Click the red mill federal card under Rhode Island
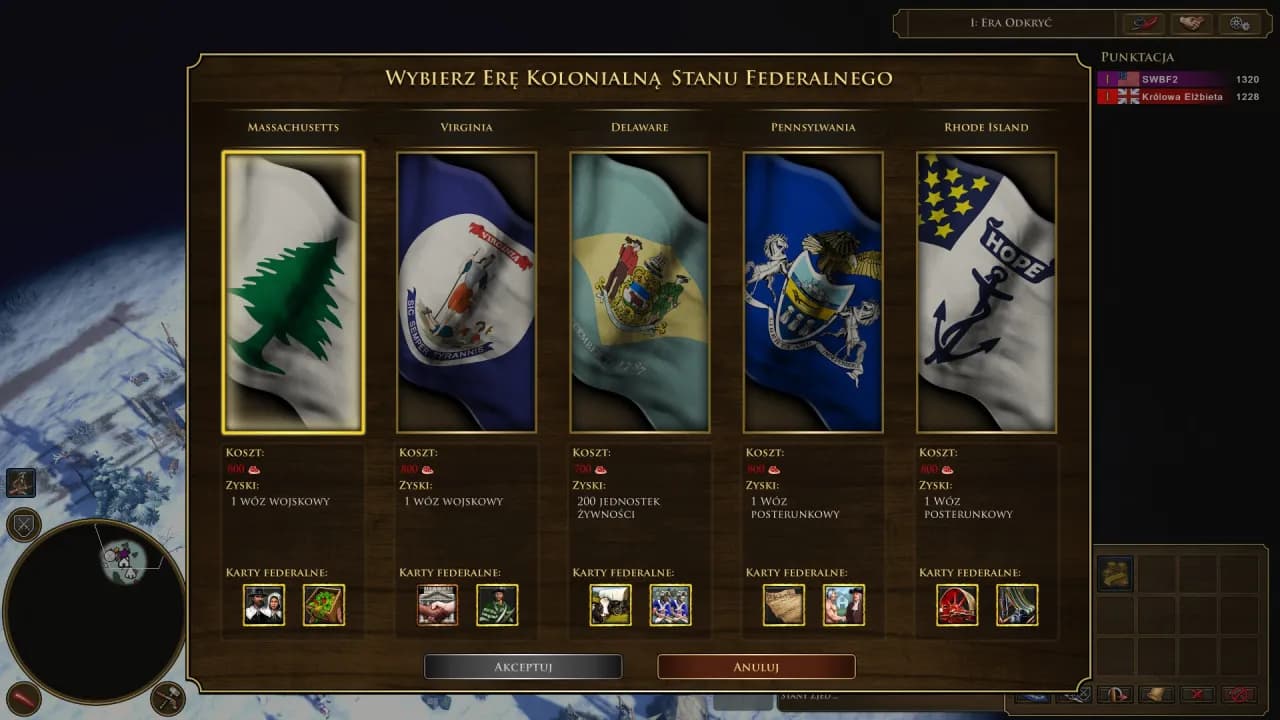This screenshot has width=1280, height=720. (x=956, y=604)
